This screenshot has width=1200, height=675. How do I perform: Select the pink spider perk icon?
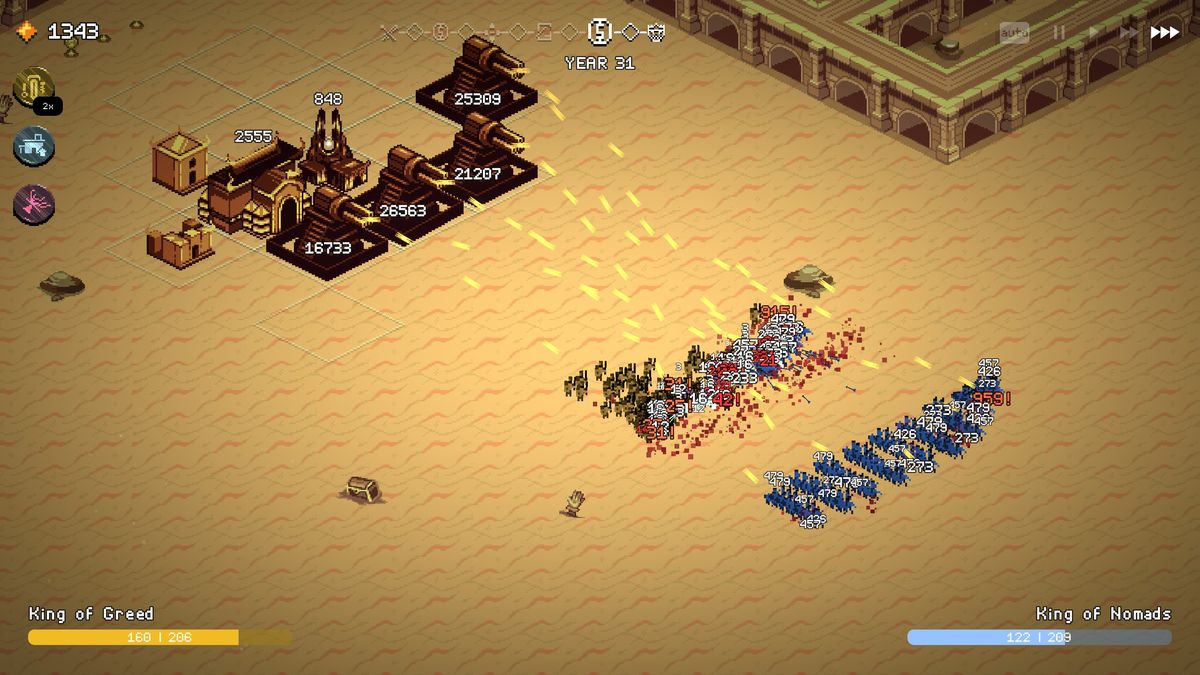pos(34,205)
